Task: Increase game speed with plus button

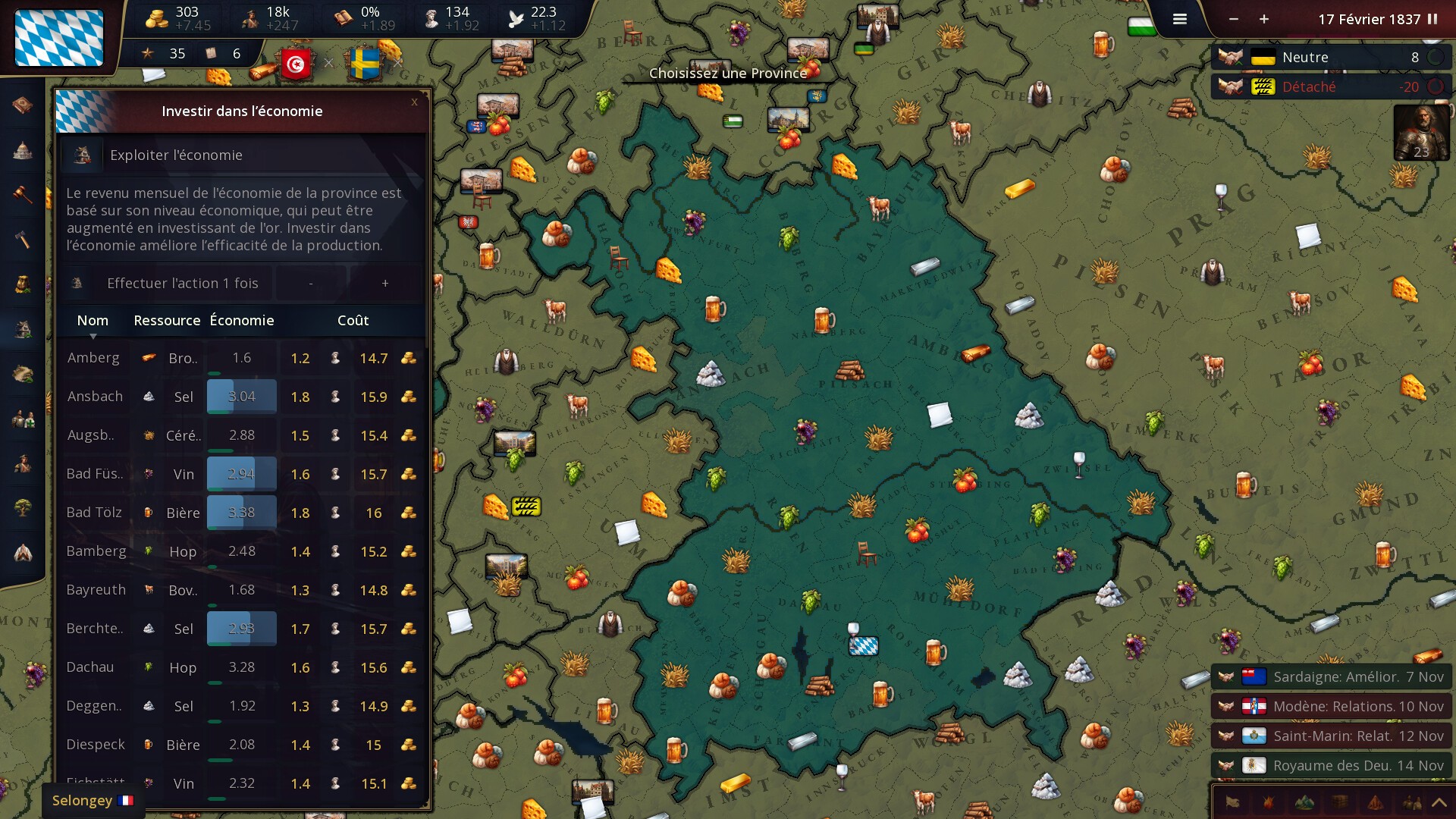Action: (1264, 20)
